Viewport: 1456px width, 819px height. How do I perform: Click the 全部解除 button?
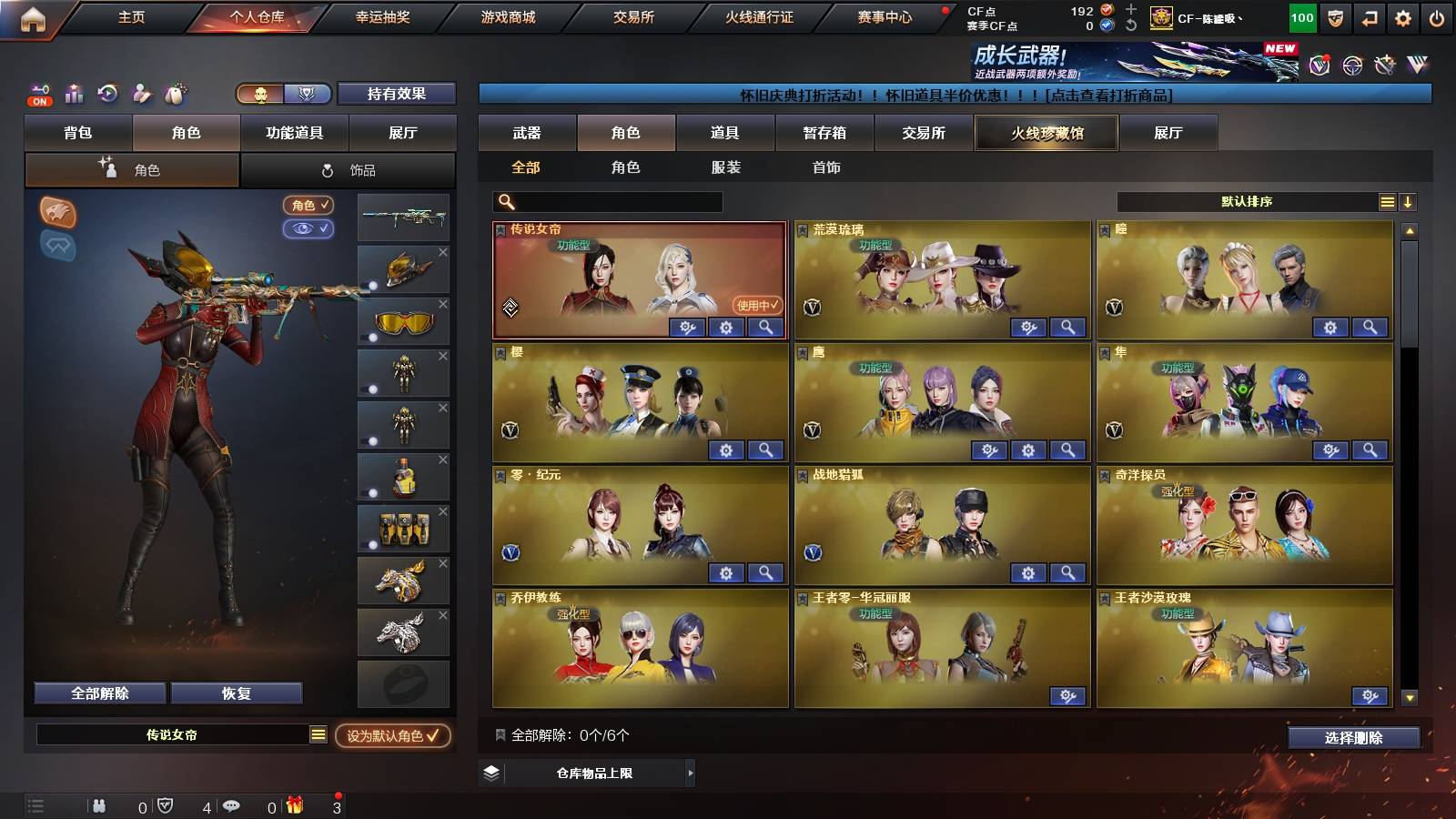tap(98, 693)
